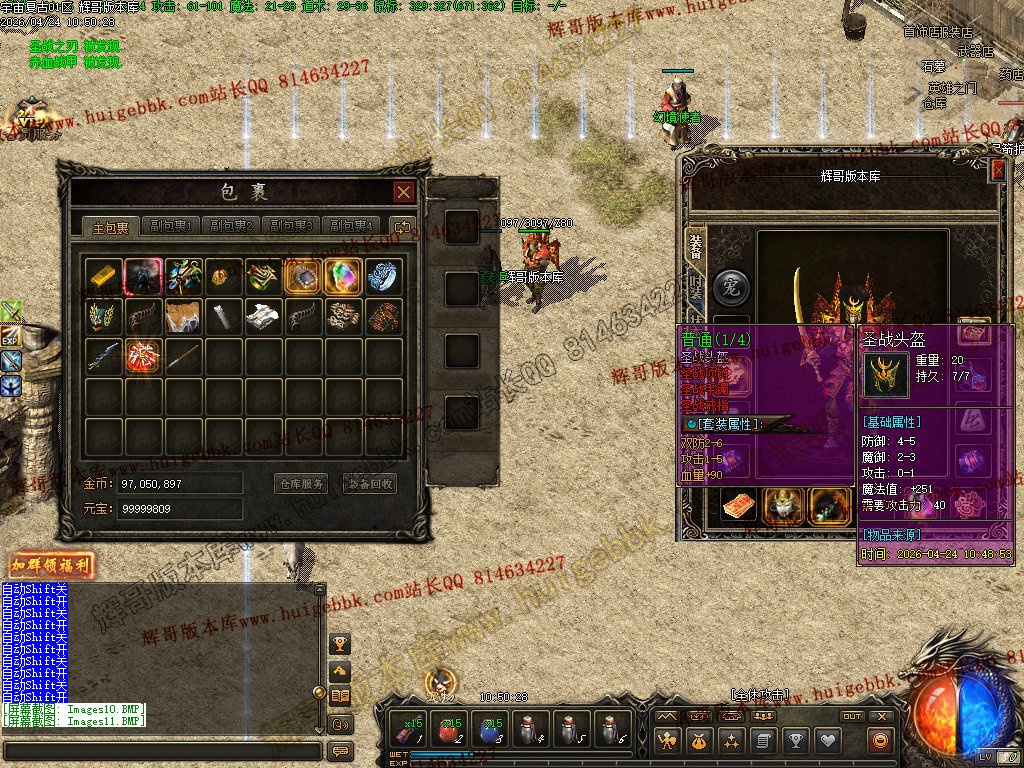
Task: Use the red potion in hotbar slot 2
Action: coord(451,729)
